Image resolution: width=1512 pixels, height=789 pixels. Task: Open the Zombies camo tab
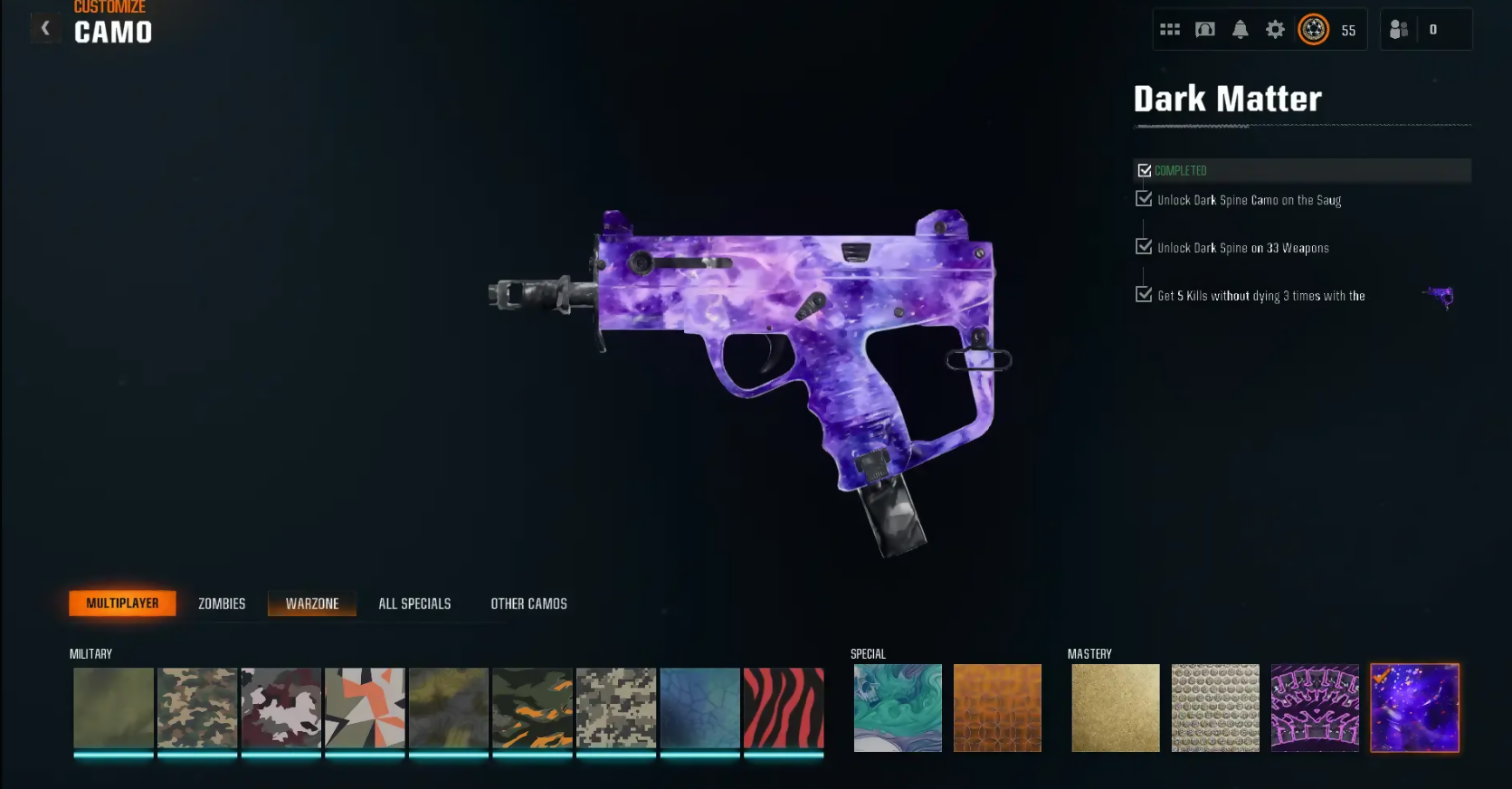[x=222, y=604]
